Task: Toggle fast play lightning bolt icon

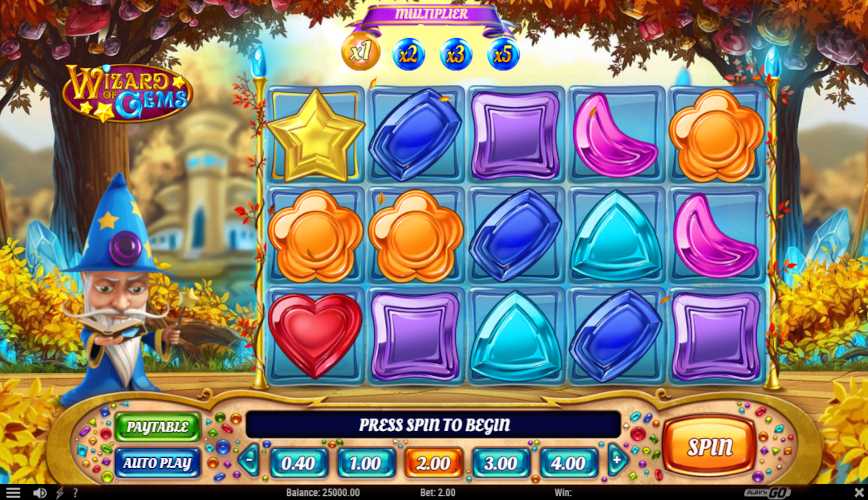Action: (x=59, y=493)
